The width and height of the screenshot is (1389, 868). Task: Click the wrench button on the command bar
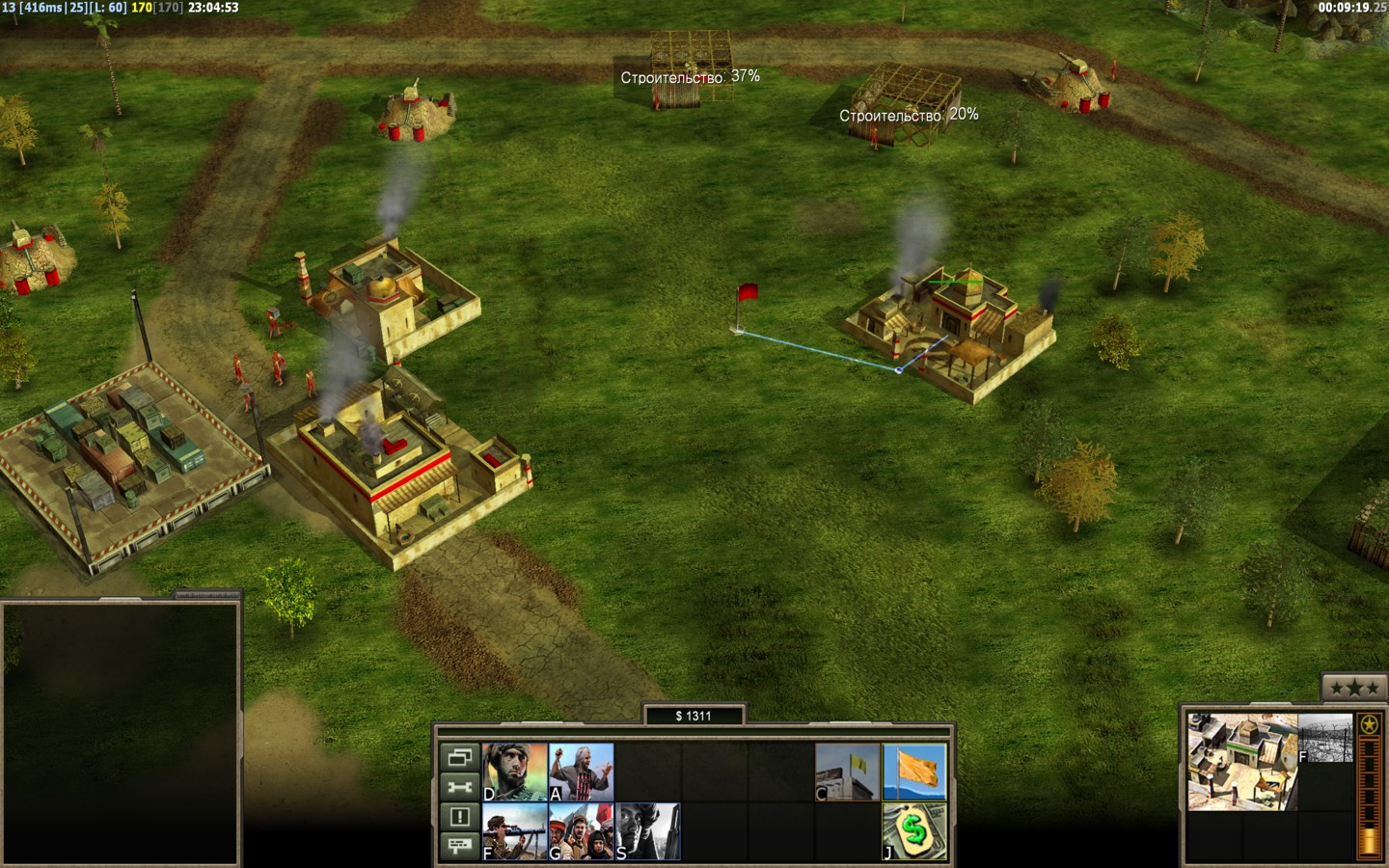click(460, 787)
